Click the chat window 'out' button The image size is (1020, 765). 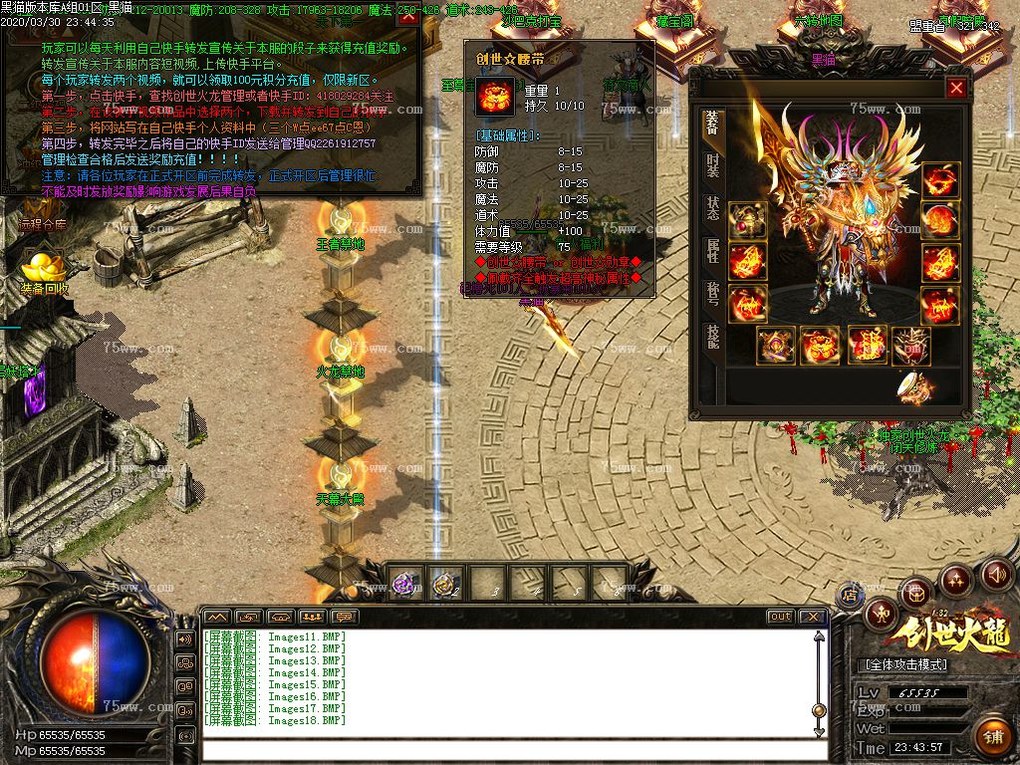(x=780, y=617)
